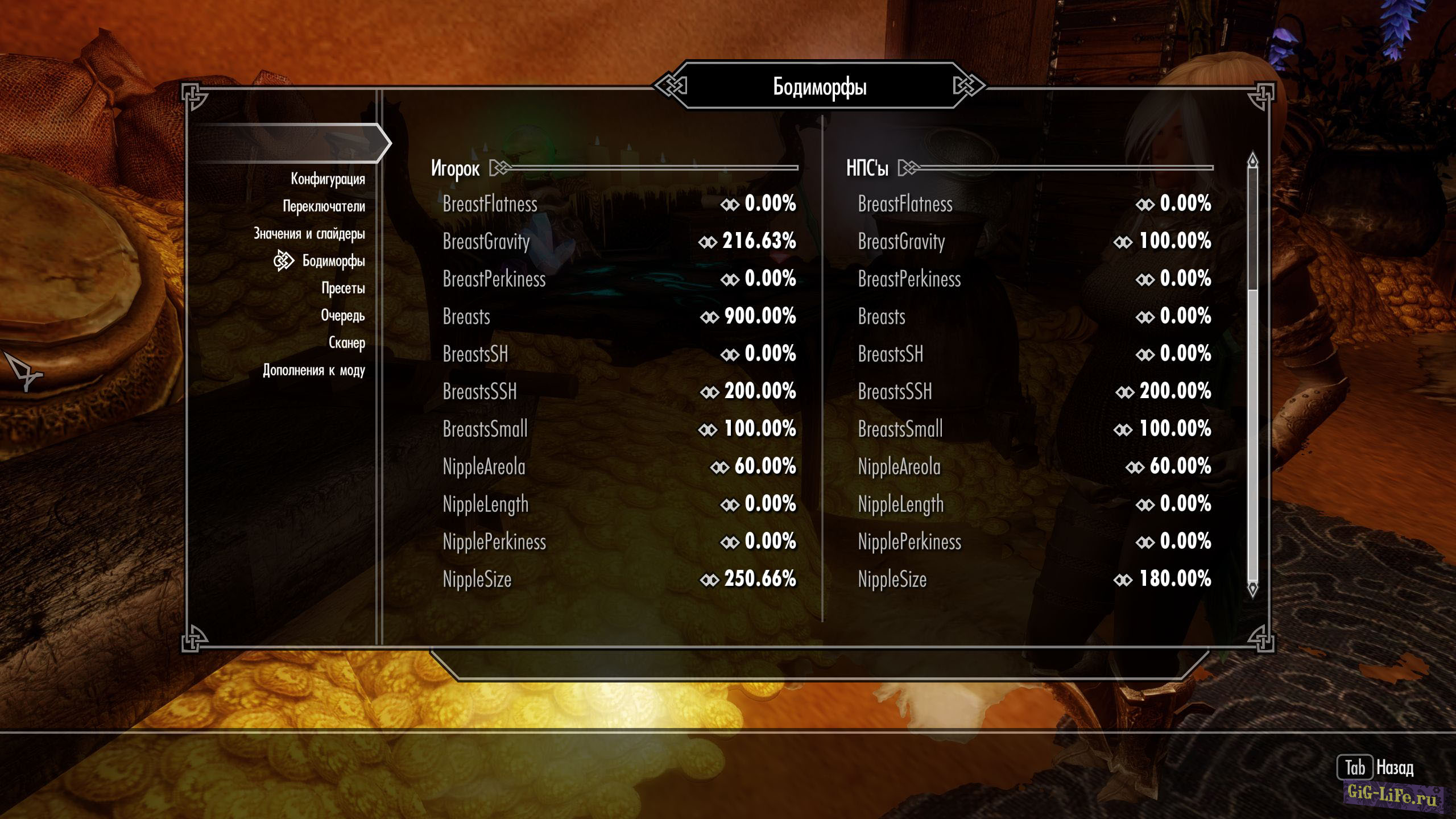Click the scrollbar's up arrow
This screenshot has height=819, width=1456.
tap(1252, 161)
